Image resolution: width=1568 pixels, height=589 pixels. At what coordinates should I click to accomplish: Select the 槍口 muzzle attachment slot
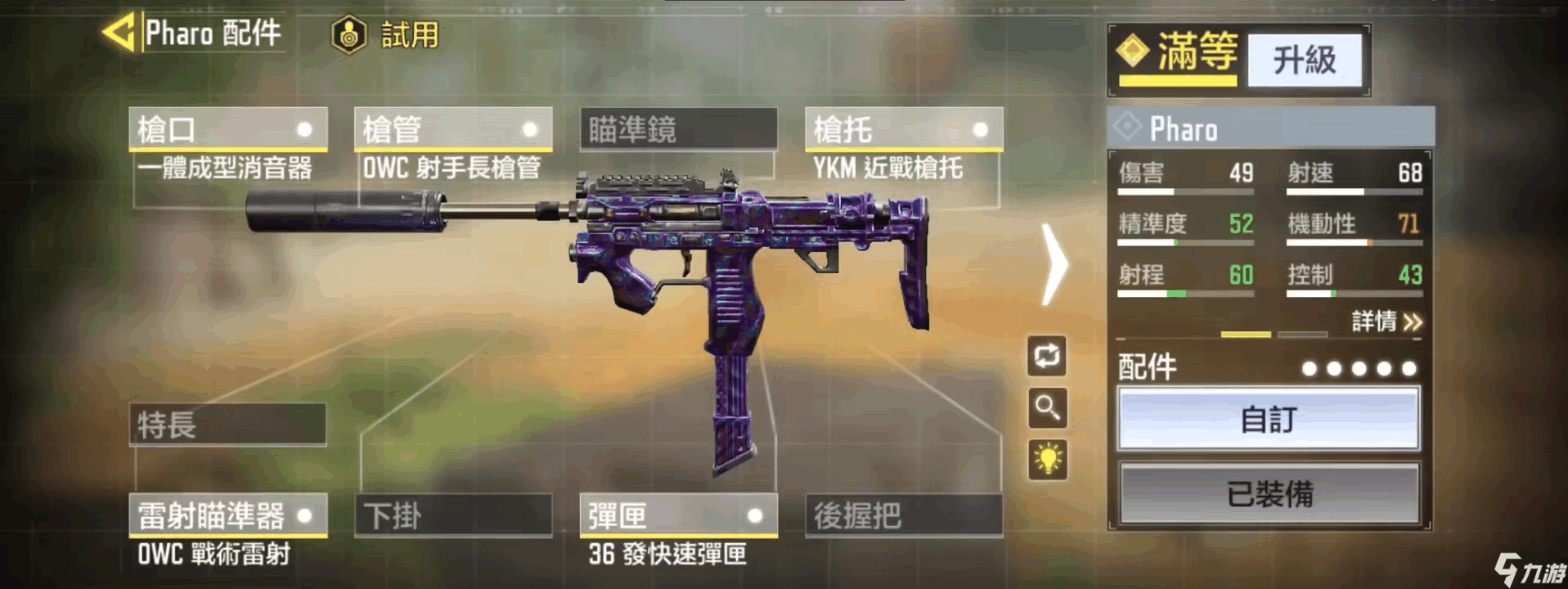click(227, 130)
